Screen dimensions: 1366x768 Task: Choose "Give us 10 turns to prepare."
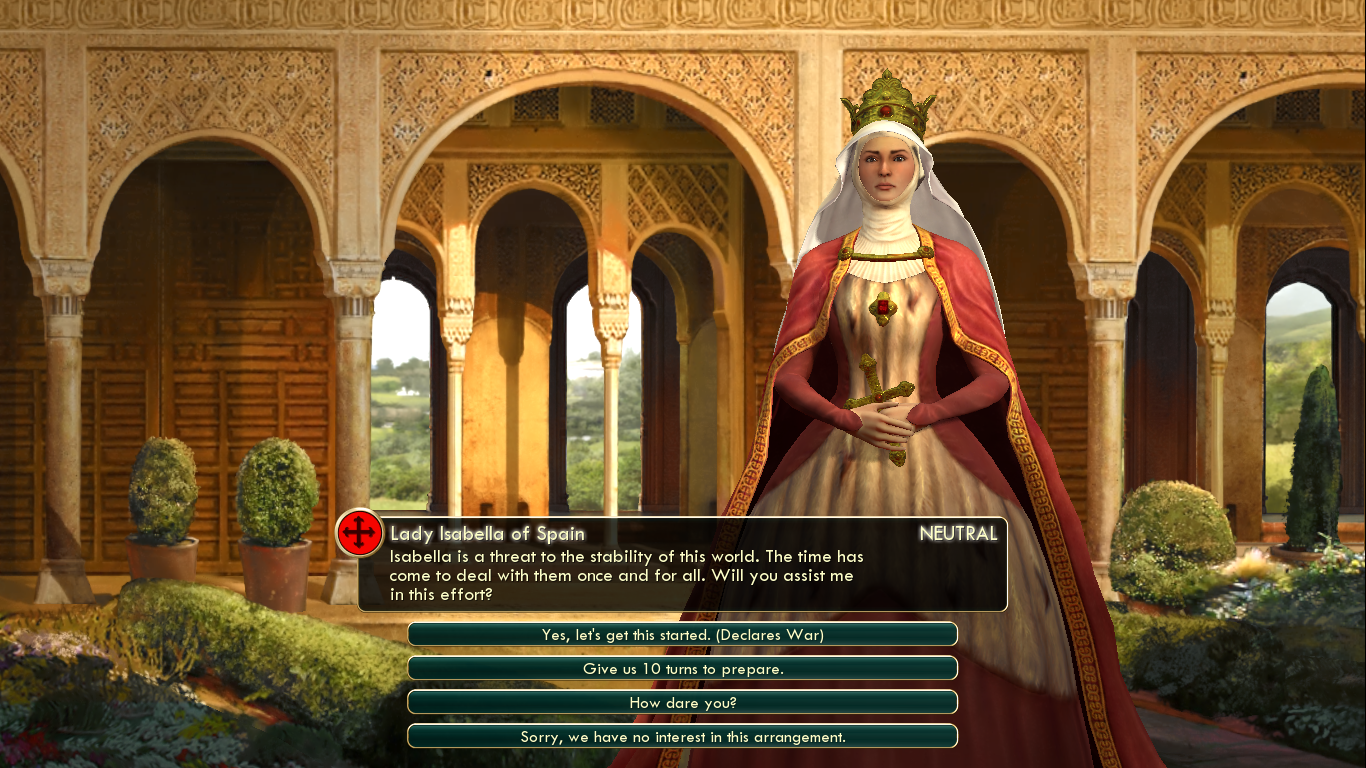(683, 668)
